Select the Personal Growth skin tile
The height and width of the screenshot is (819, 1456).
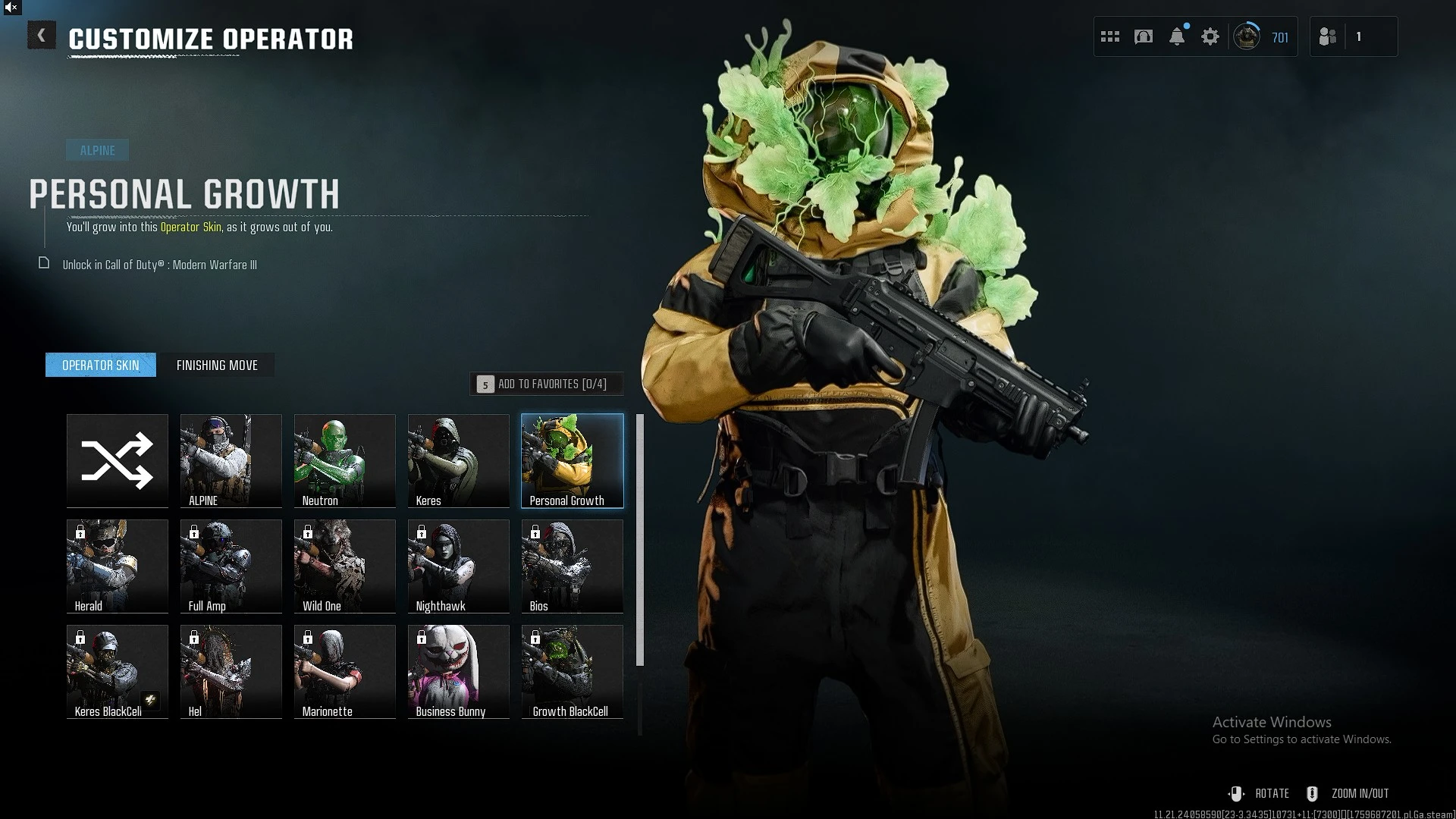pos(573,460)
